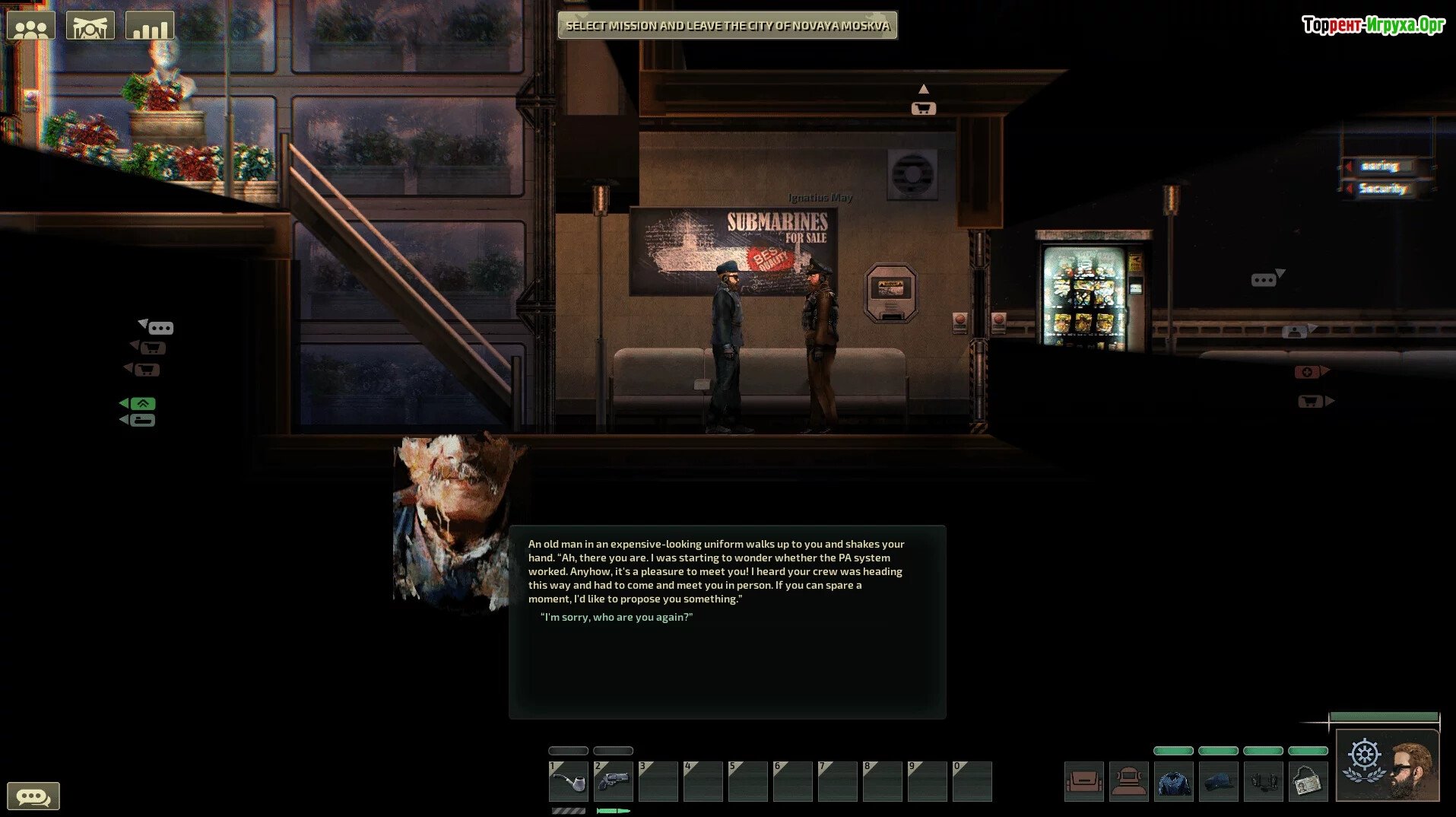The height and width of the screenshot is (817, 1456).
Task: Open the torrent site watermark link
Action: coord(1373,25)
